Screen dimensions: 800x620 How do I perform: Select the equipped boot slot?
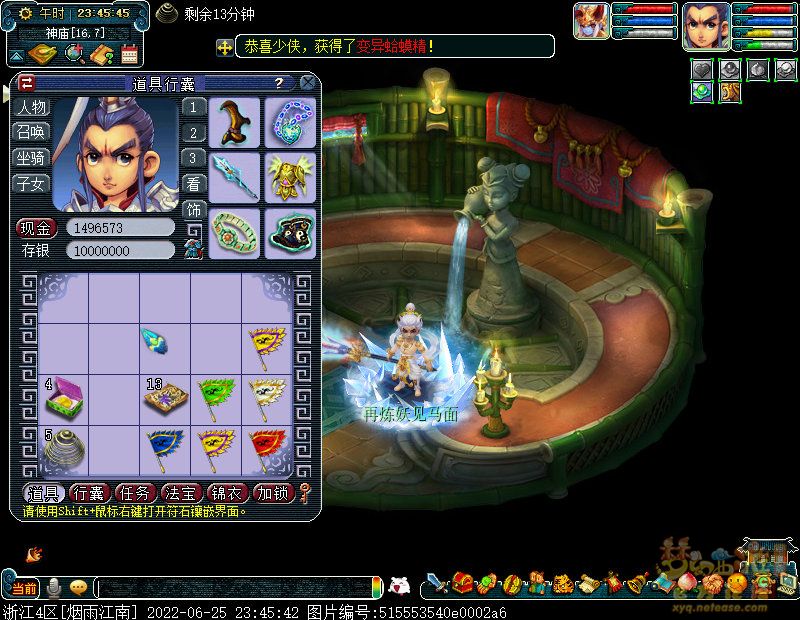pyautogui.click(x=235, y=122)
